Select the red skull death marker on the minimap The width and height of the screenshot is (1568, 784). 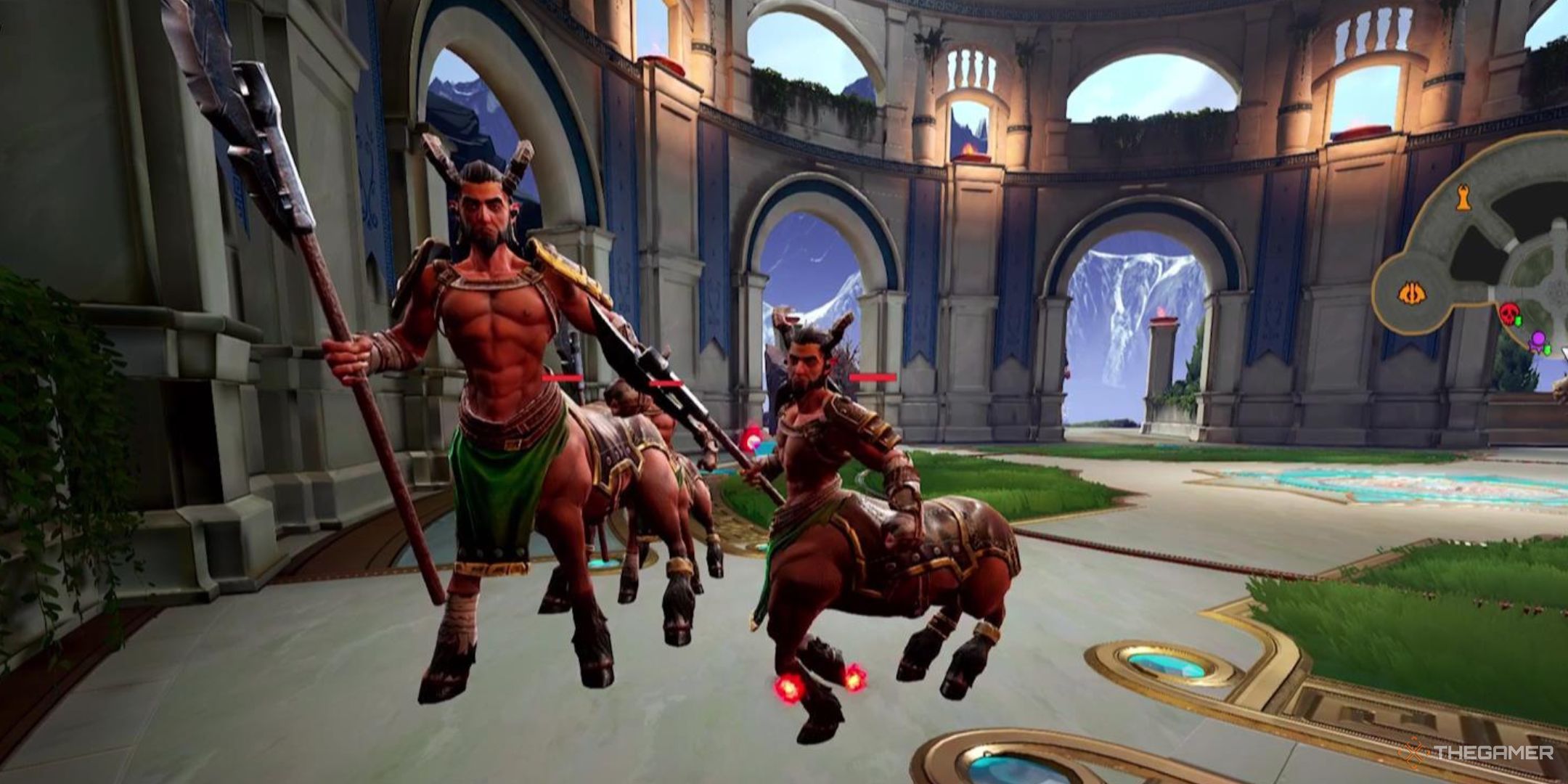1510,312
